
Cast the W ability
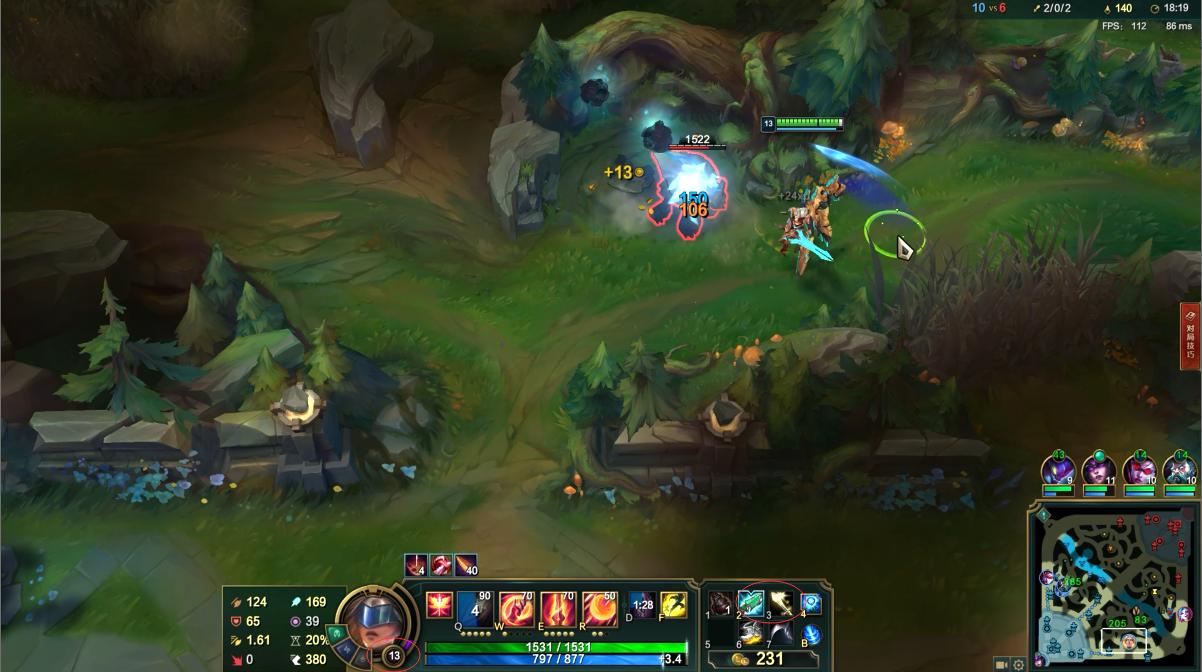[x=517, y=608]
